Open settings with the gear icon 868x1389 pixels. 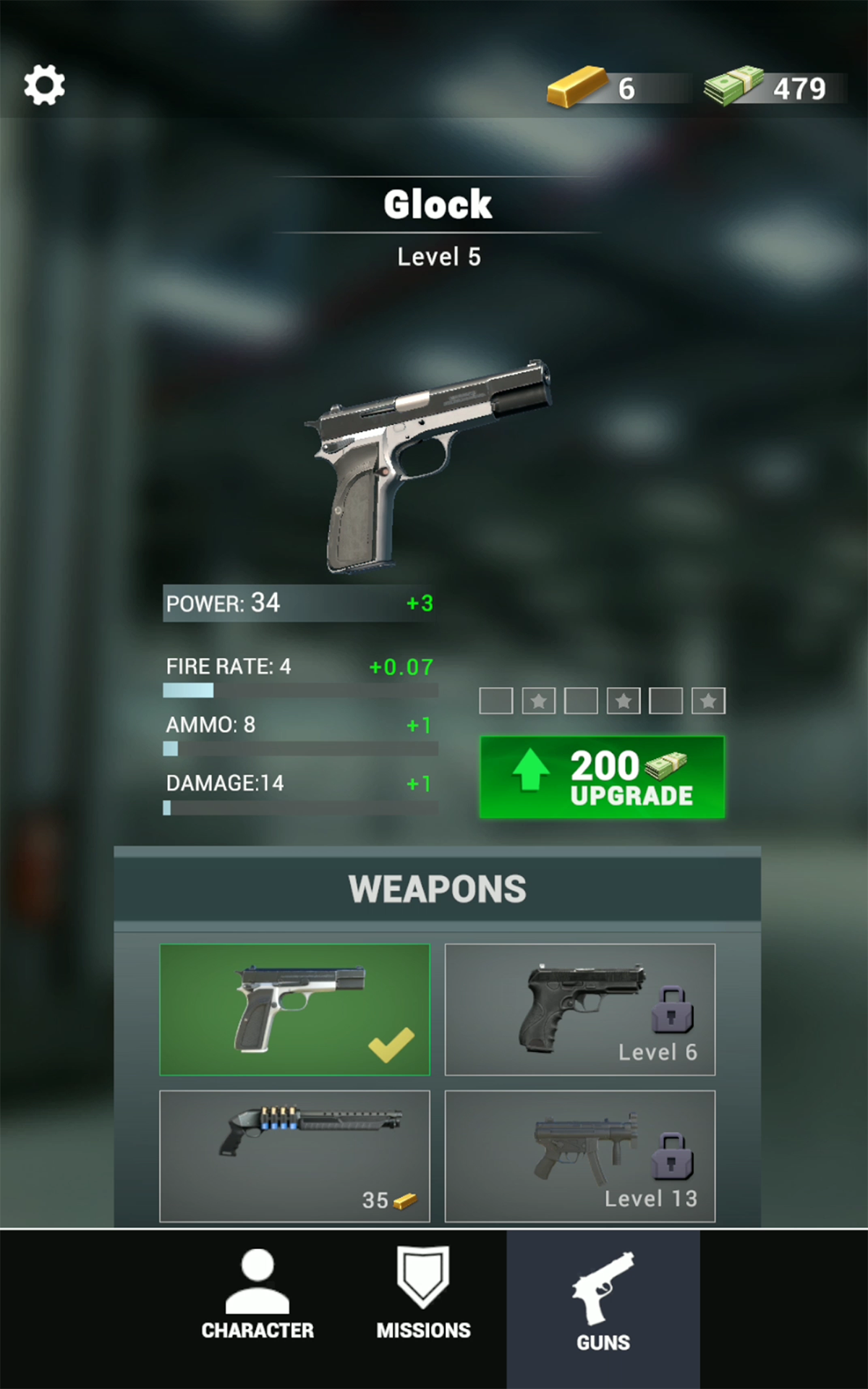(45, 85)
